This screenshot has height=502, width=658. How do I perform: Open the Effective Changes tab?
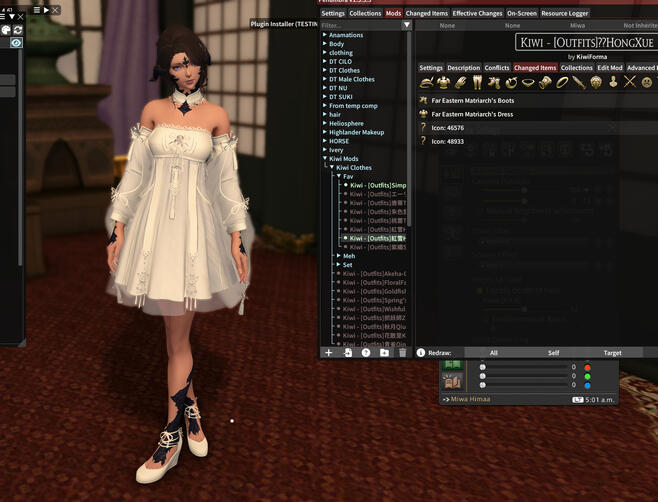pos(478,13)
